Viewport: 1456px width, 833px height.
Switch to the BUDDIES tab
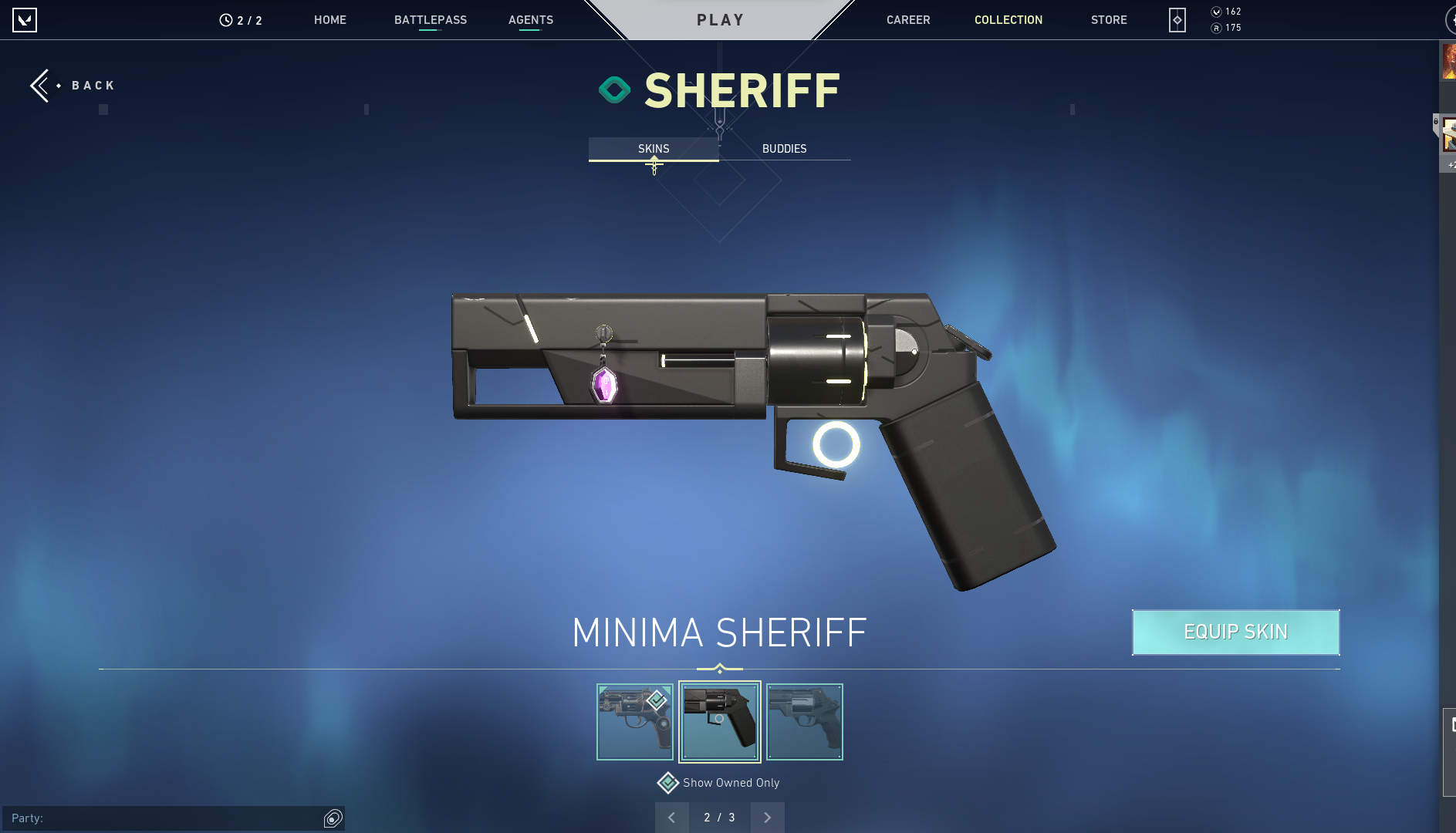point(784,148)
